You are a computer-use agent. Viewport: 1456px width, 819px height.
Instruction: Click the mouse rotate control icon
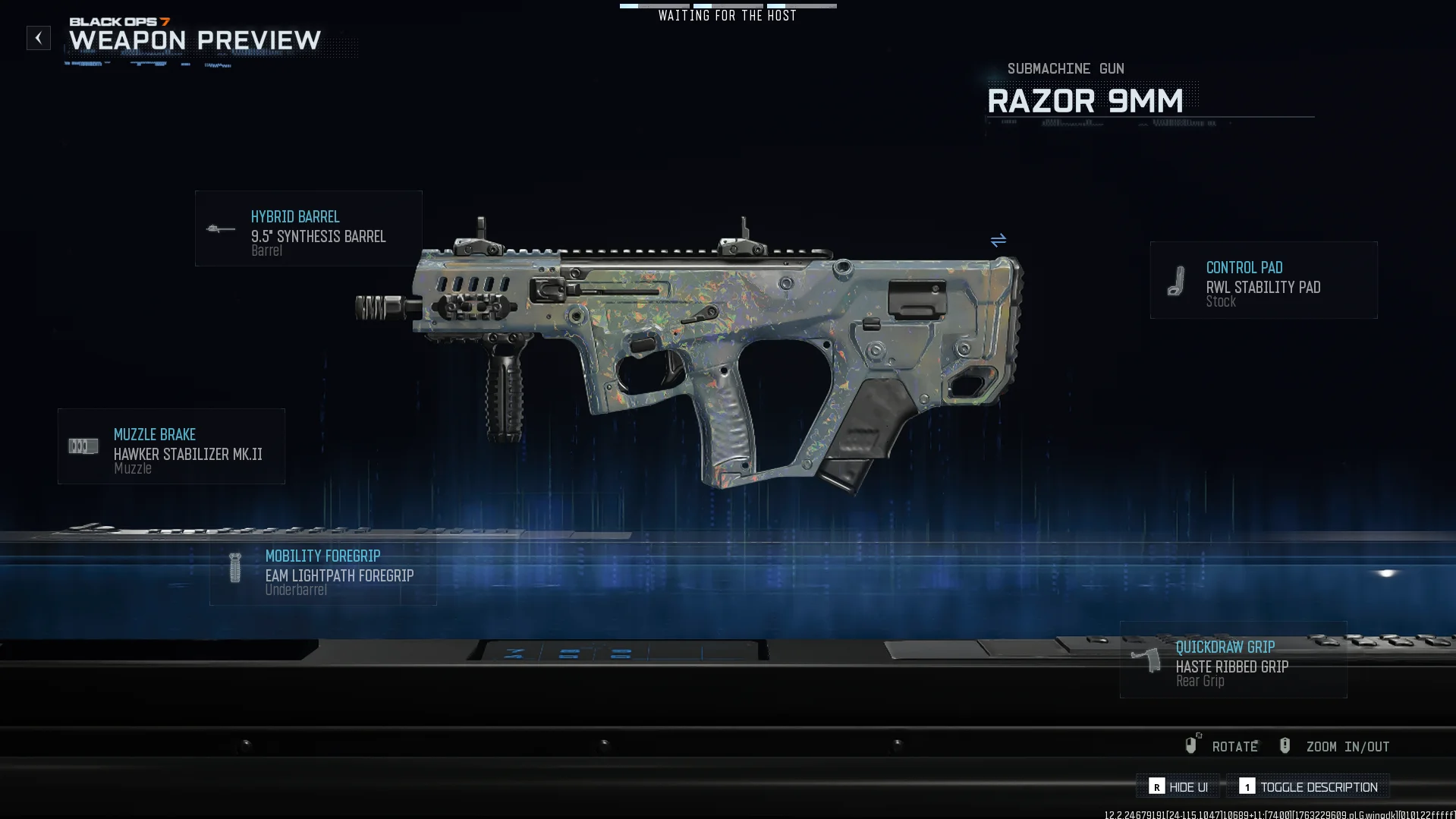click(x=1191, y=745)
